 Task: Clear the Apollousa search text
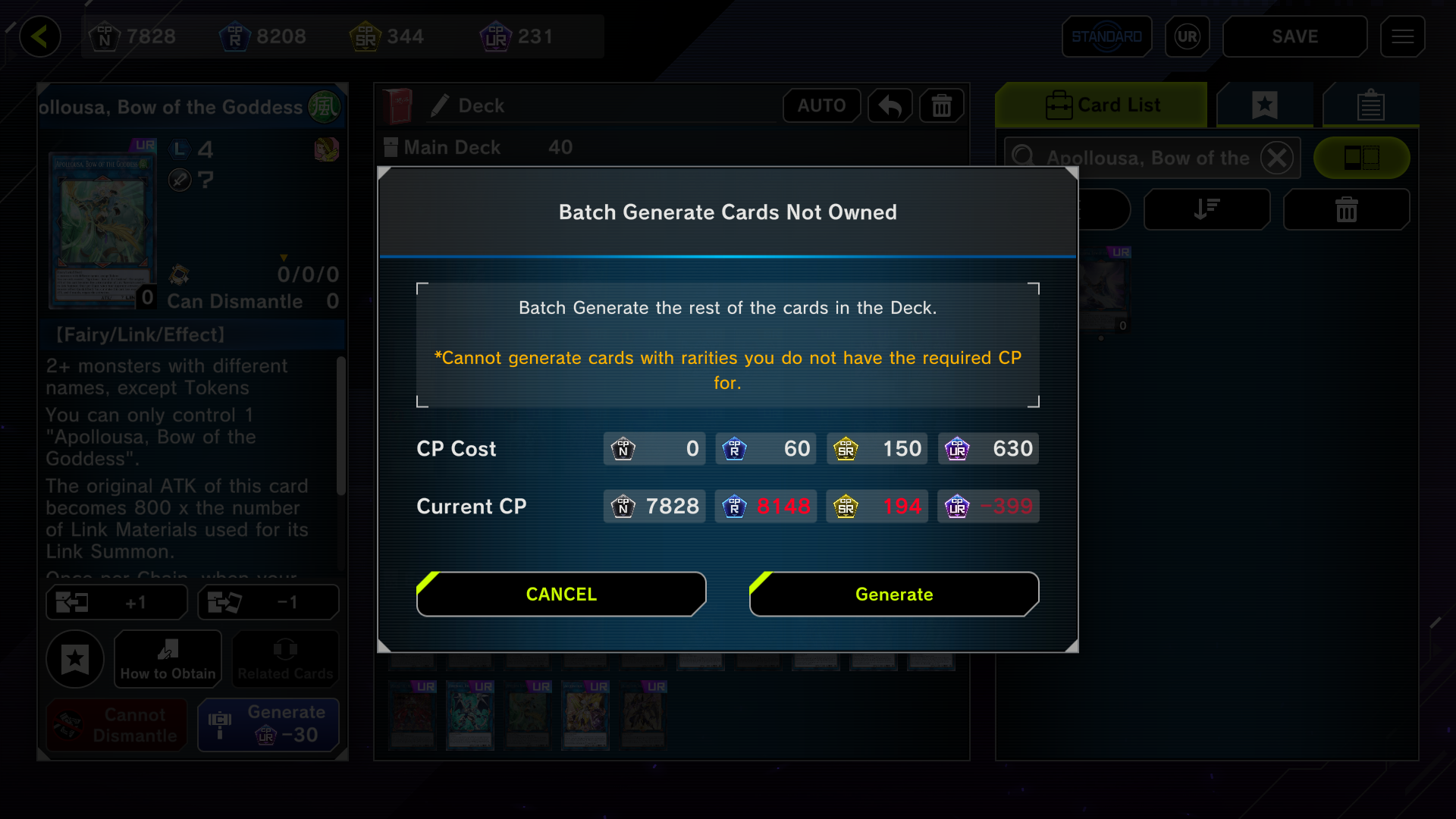[x=1277, y=158]
